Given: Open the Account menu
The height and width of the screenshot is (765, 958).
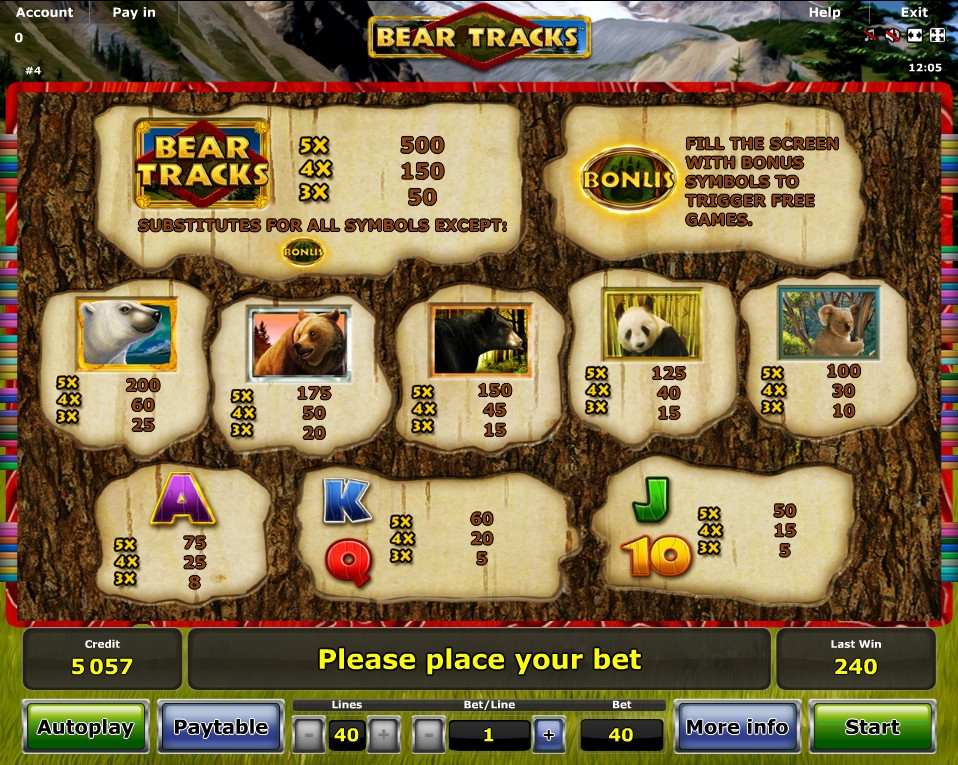Looking at the screenshot, I should [x=45, y=12].
